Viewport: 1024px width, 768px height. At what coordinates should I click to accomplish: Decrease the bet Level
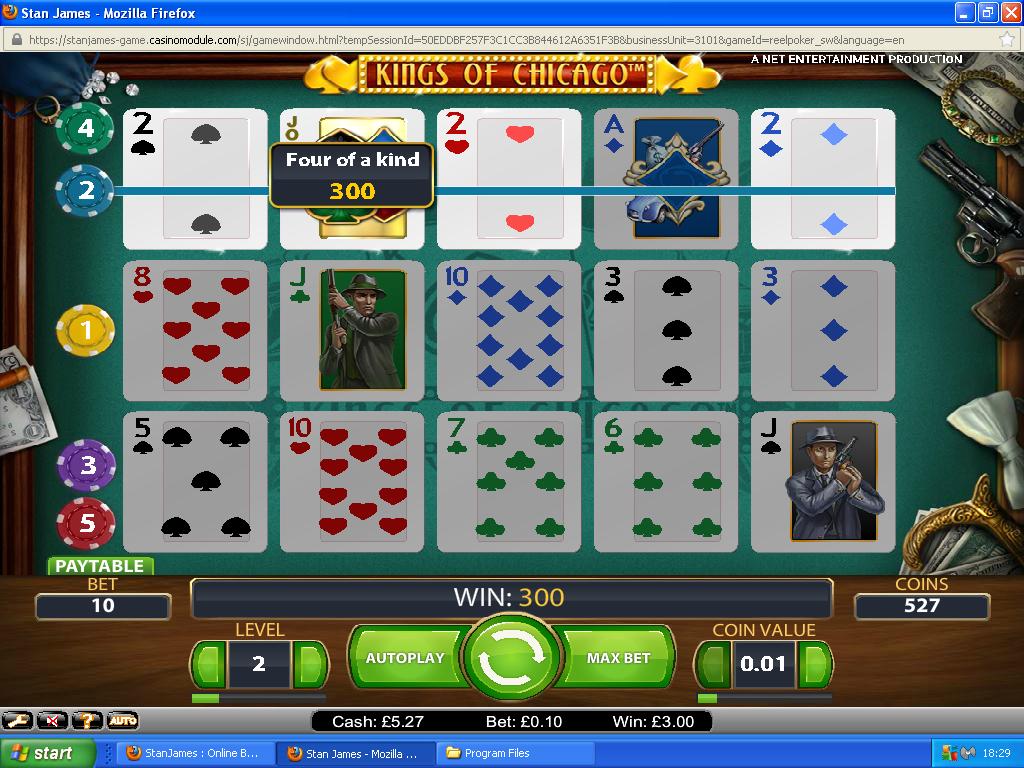click(208, 663)
